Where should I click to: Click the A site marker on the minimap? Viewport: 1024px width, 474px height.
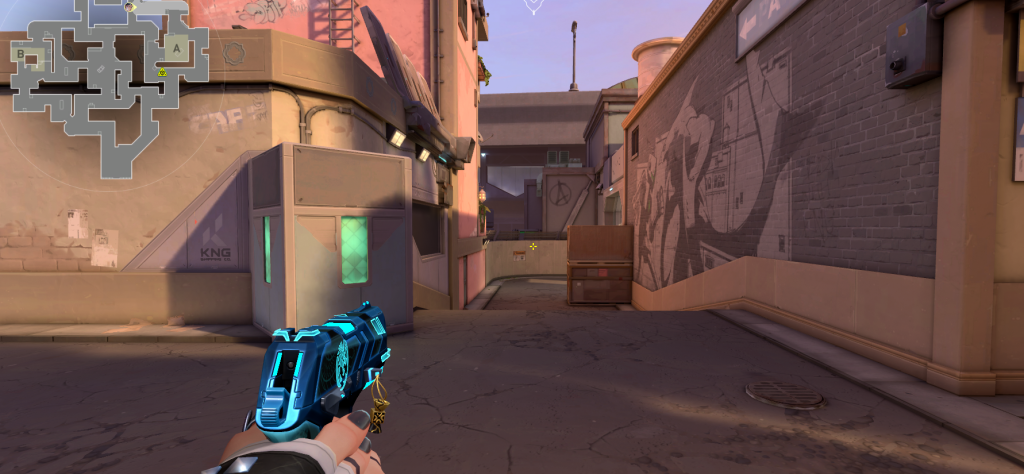pyautogui.click(x=177, y=47)
